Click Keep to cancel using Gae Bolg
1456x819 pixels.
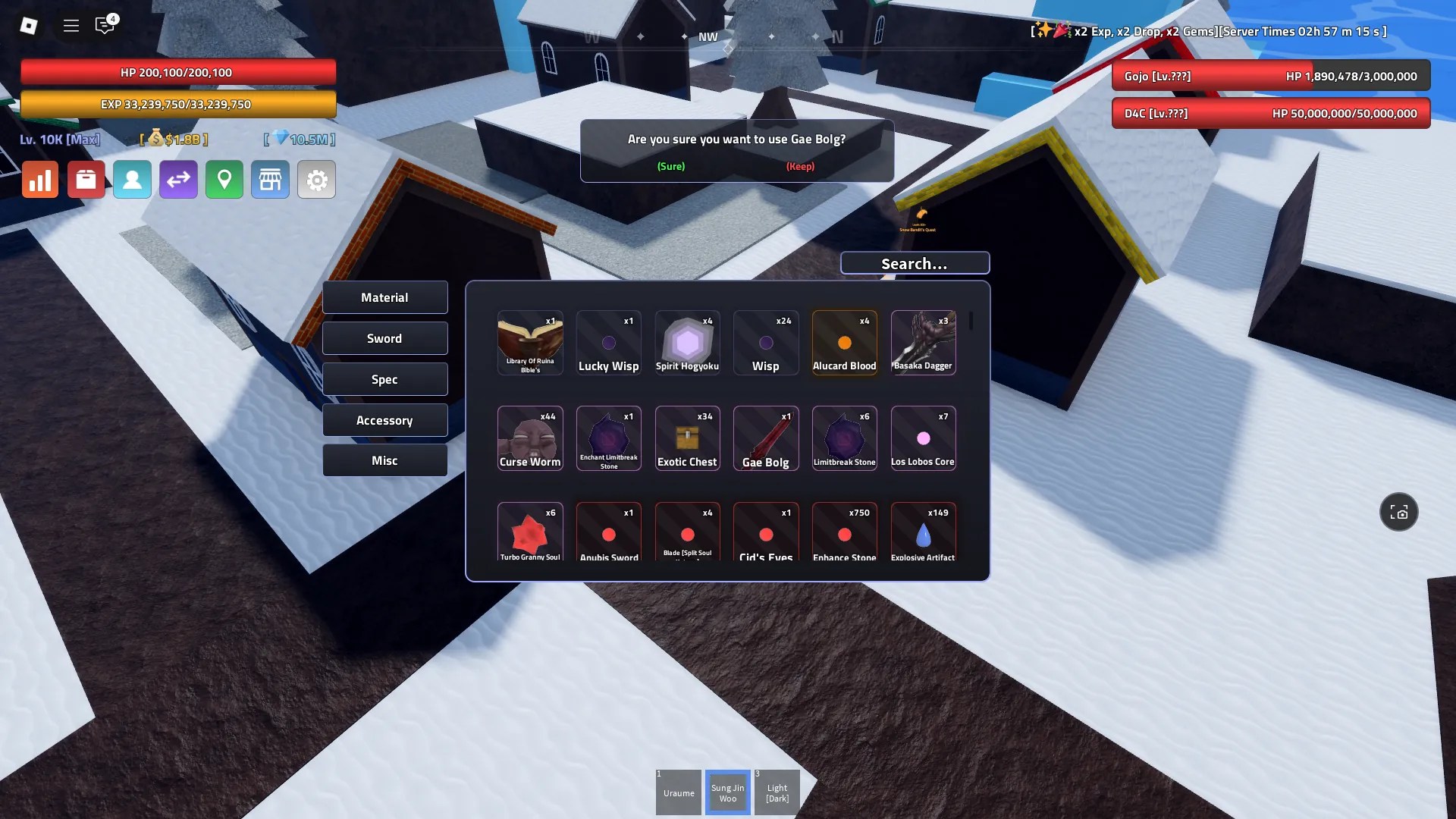pyautogui.click(x=800, y=166)
